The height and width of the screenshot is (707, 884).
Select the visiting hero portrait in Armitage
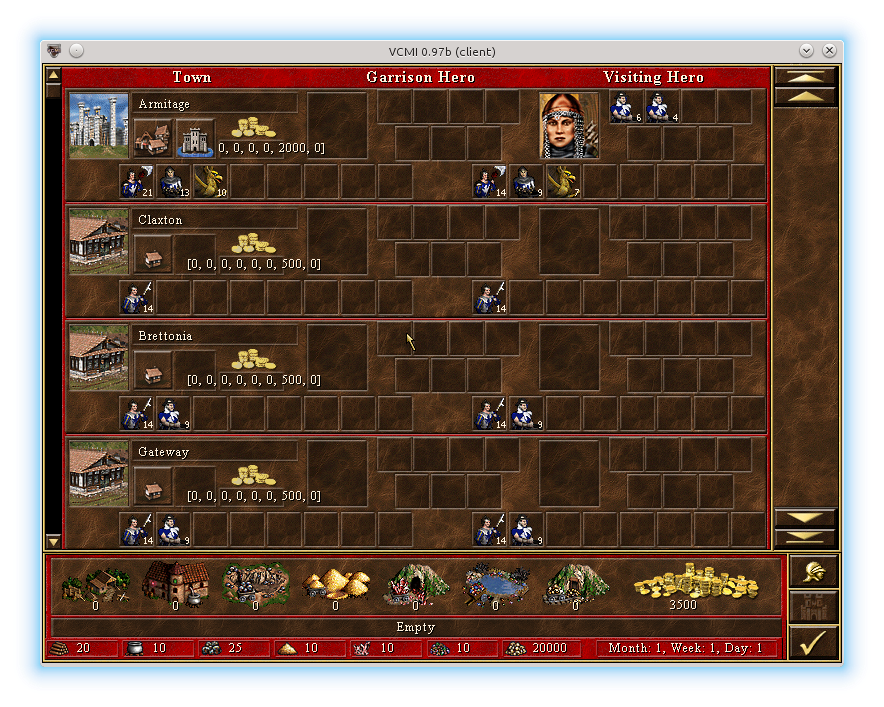[569, 126]
